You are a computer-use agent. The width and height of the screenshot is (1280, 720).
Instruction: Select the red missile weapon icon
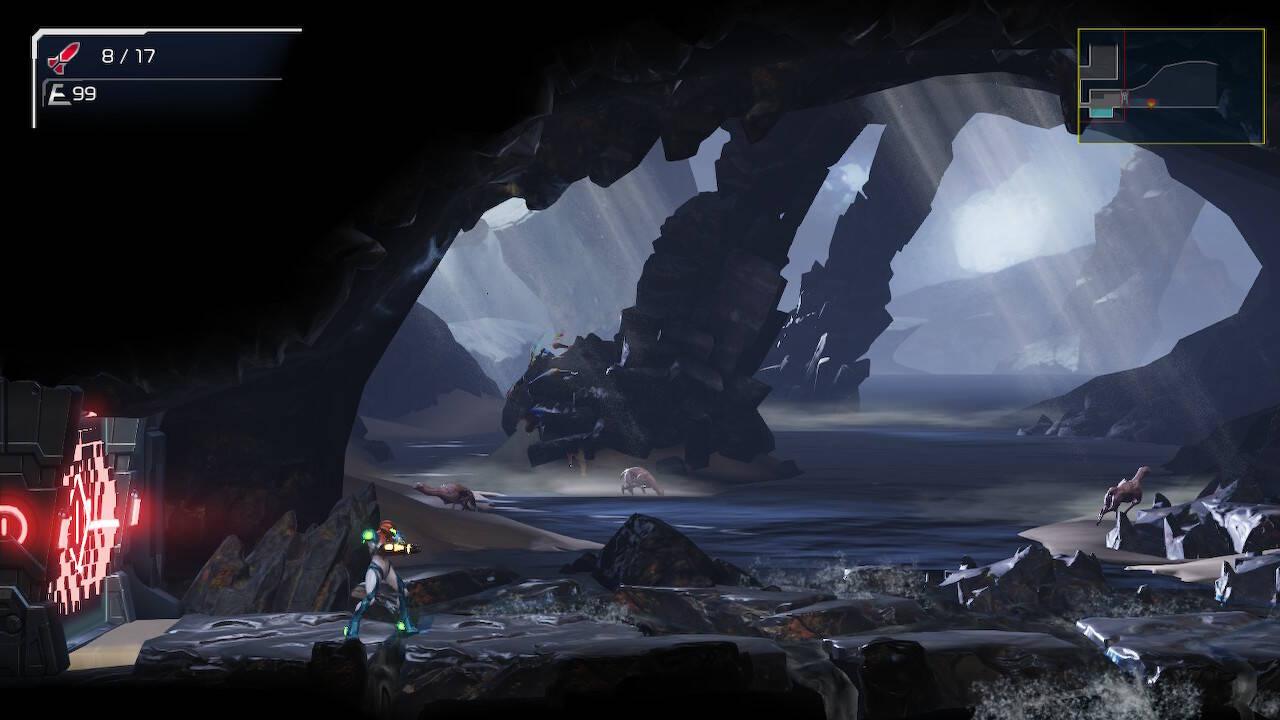[63, 58]
